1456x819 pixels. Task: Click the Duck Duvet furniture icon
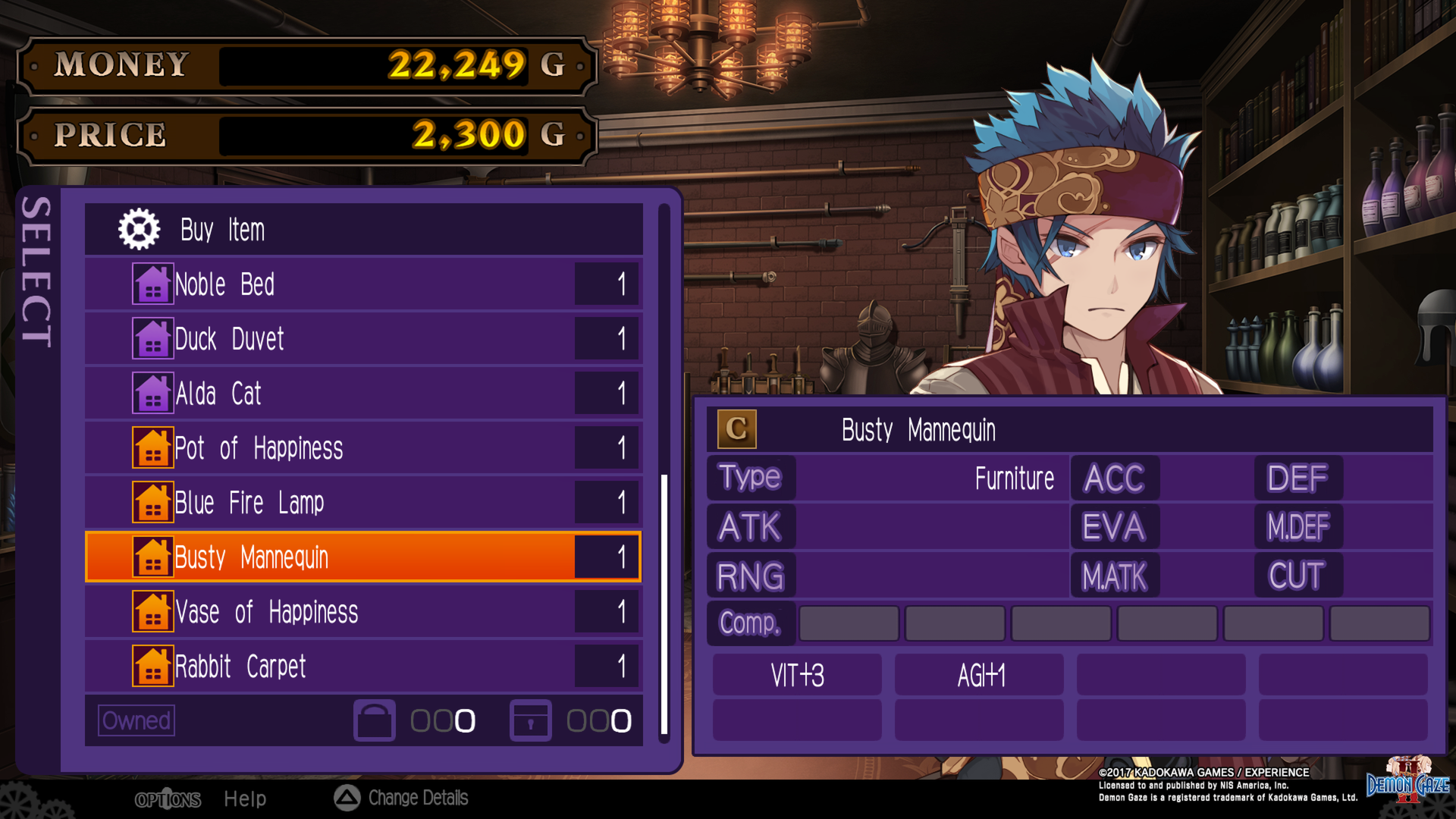(153, 338)
